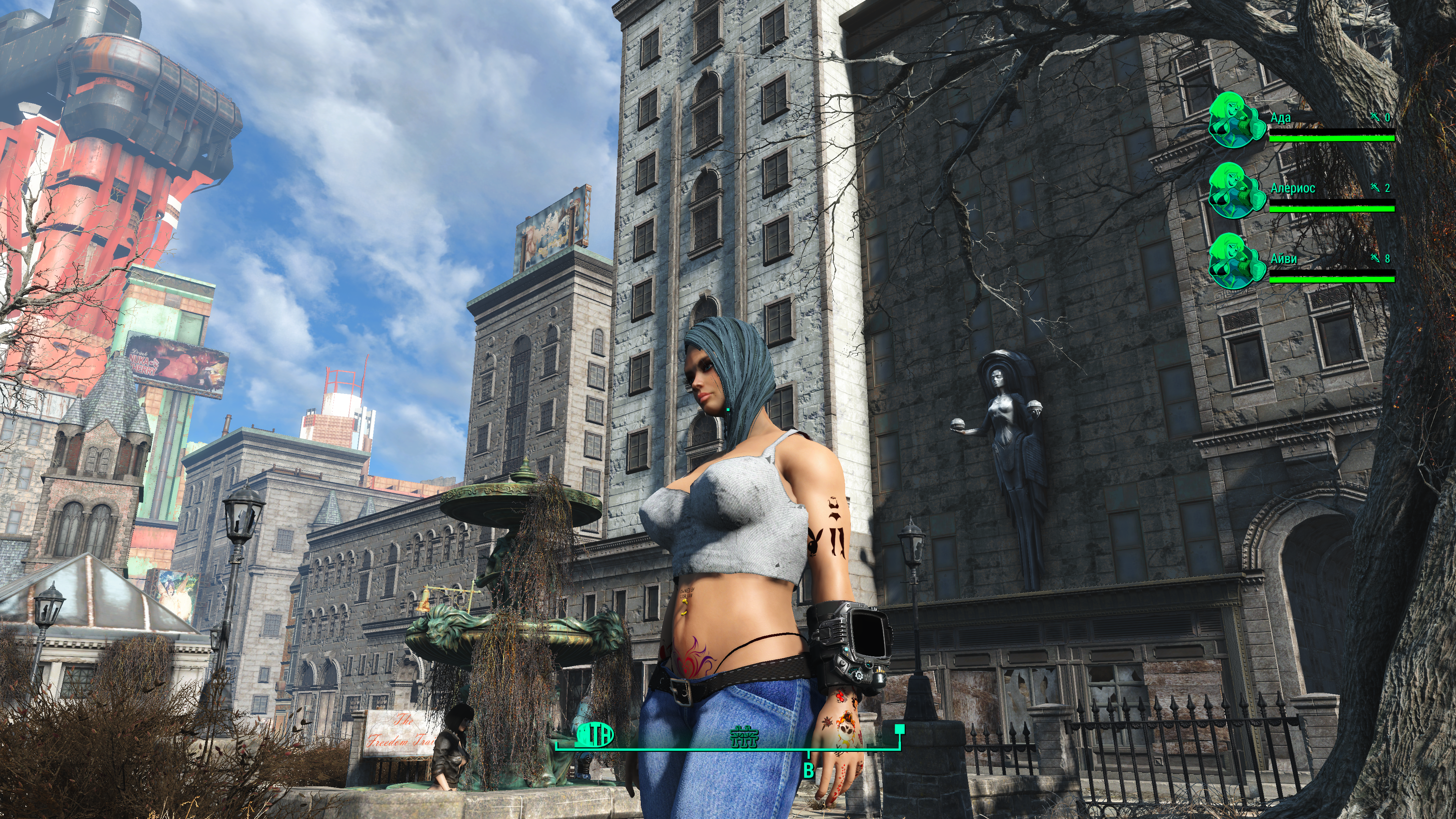The height and width of the screenshot is (819, 1456).
Task: Click the square quest marker on compass
Action: [899, 728]
